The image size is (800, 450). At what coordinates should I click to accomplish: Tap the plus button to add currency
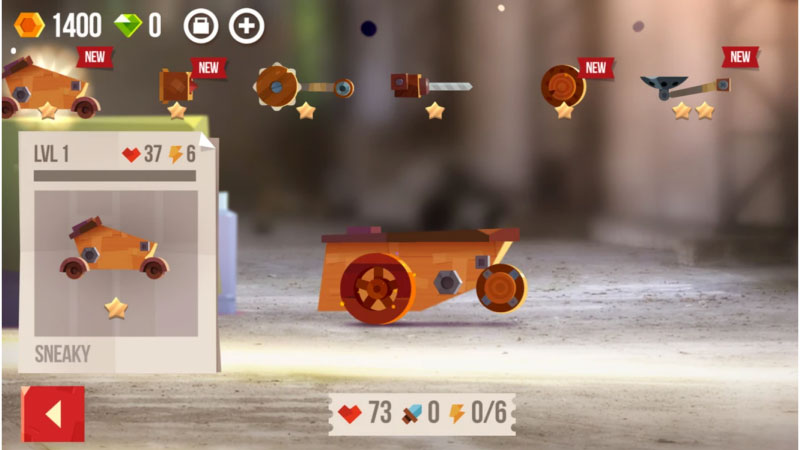point(247,26)
